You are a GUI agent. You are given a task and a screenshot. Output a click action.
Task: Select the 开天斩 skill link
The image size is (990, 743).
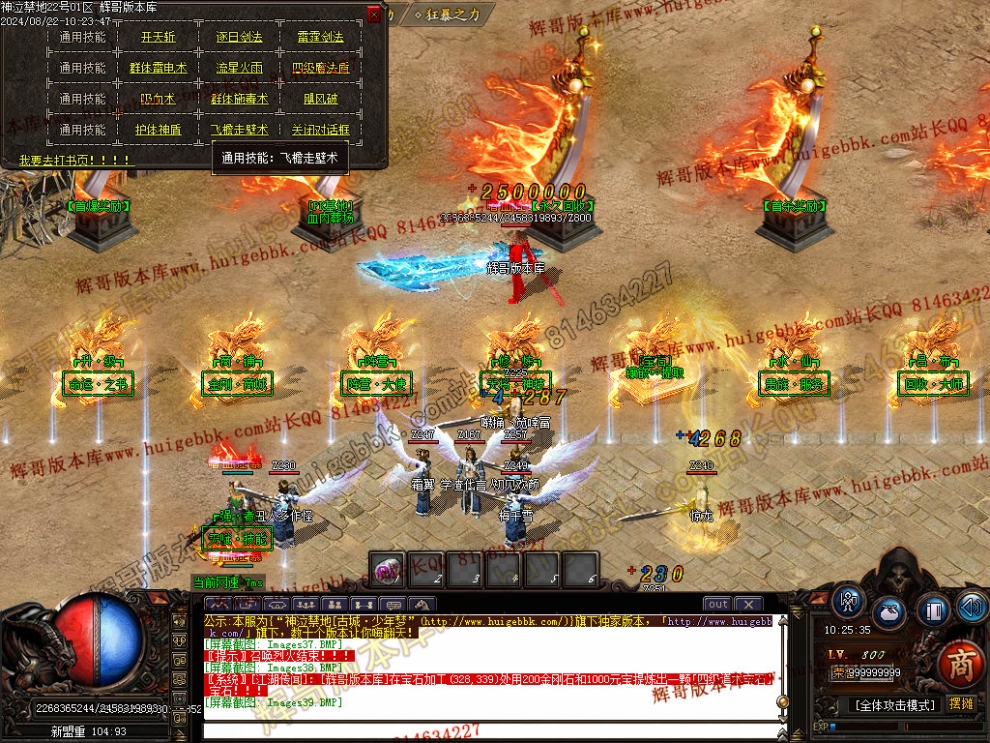[x=158, y=38]
